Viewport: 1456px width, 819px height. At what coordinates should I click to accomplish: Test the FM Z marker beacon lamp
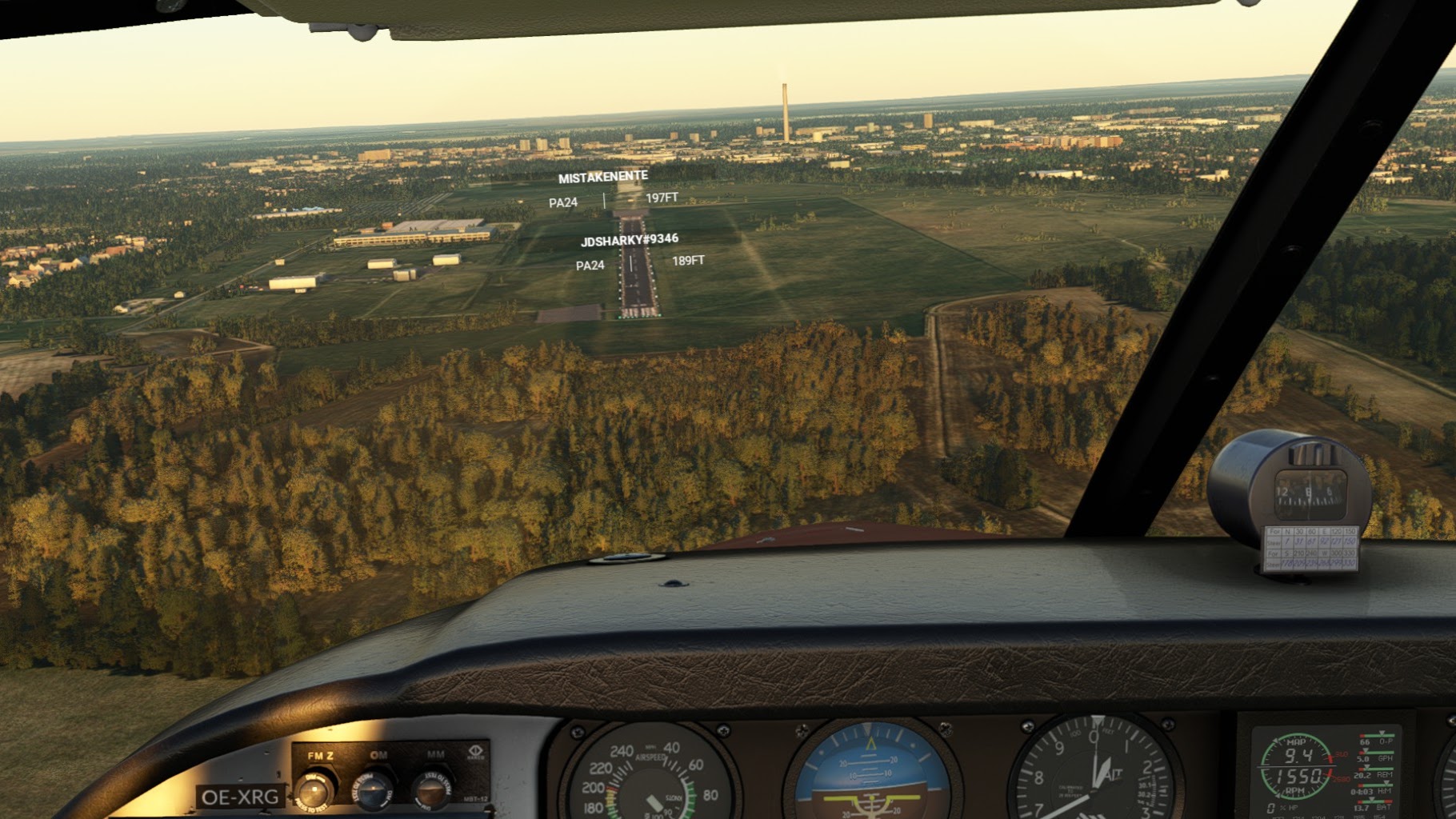(x=315, y=790)
